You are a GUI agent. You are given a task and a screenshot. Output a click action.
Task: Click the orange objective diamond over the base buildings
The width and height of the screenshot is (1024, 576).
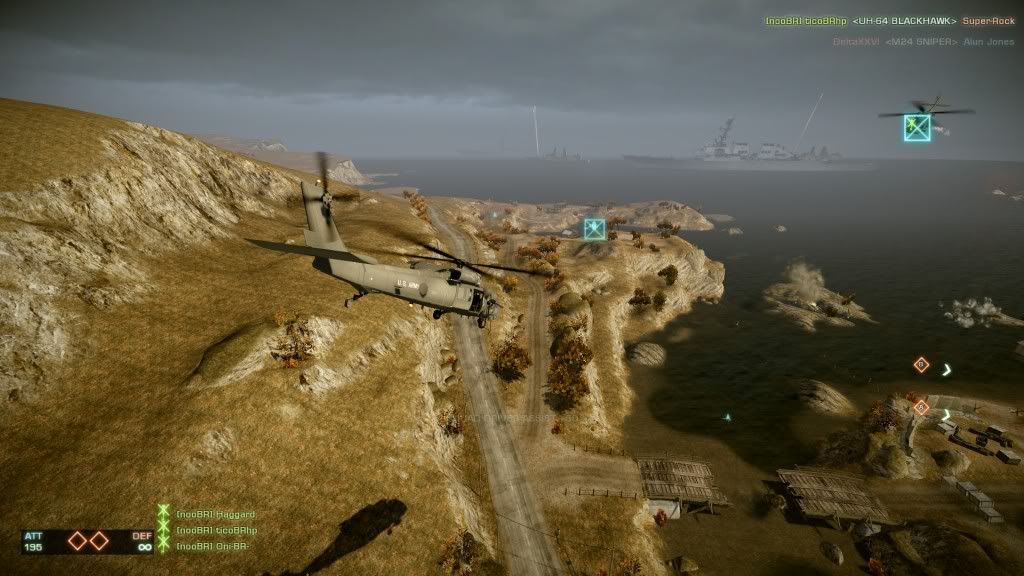921,408
